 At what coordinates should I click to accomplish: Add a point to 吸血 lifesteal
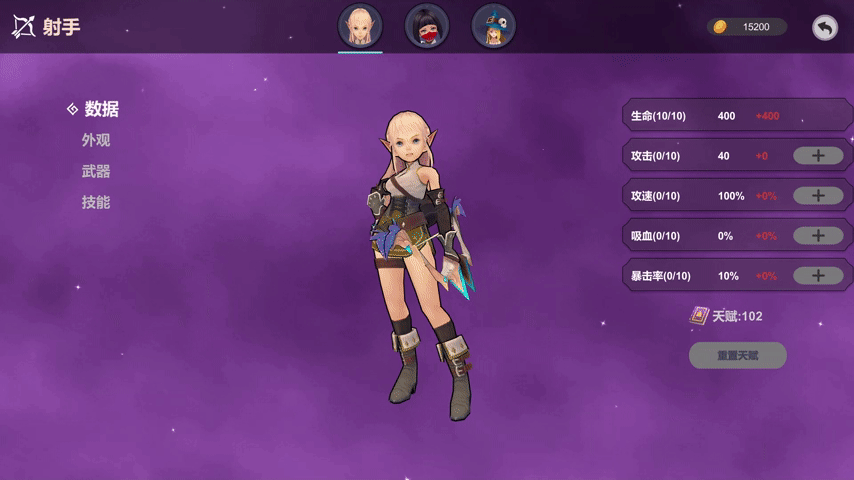[818, 235]
